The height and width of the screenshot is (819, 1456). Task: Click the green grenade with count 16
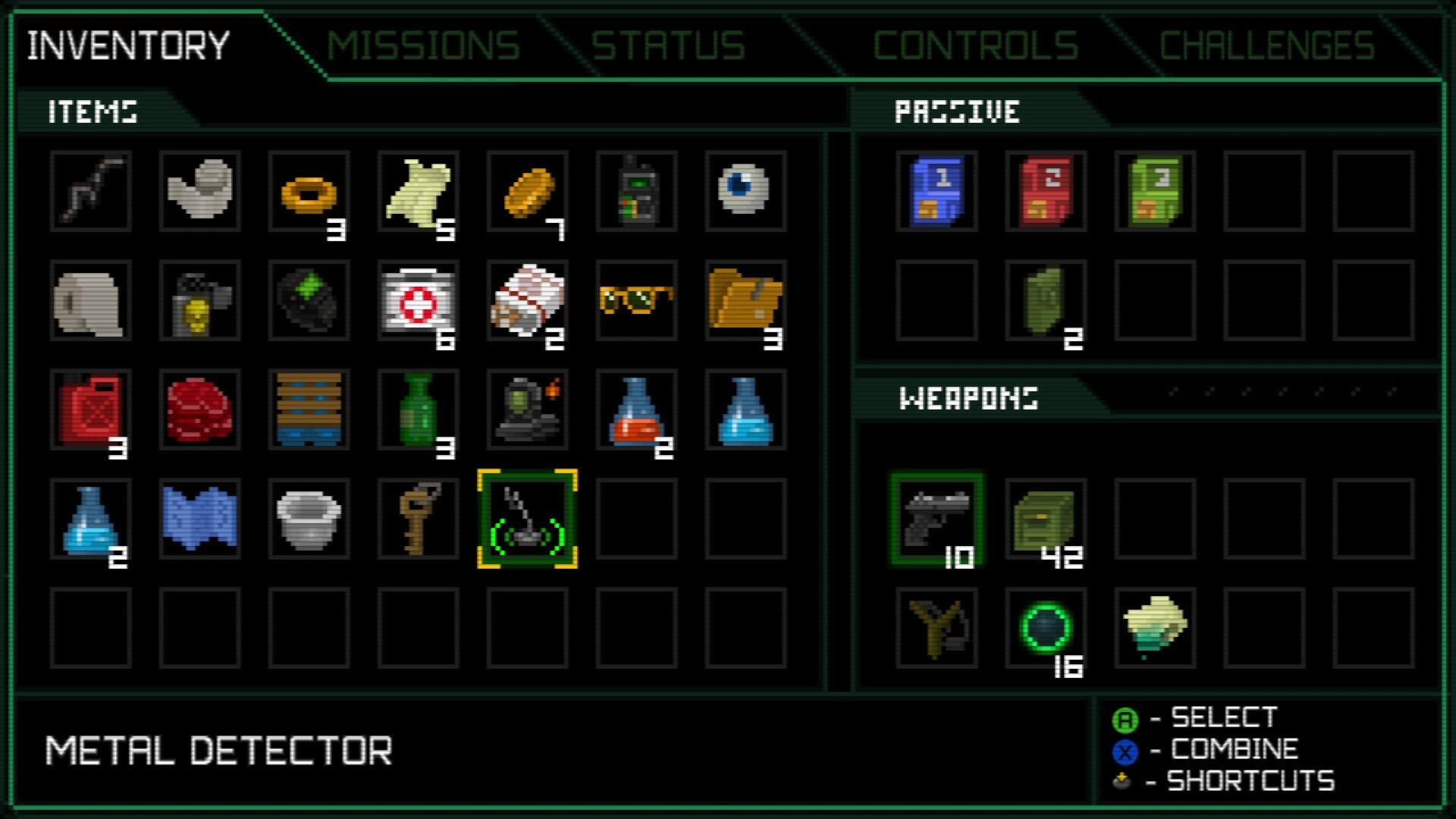pos(1046,629)
